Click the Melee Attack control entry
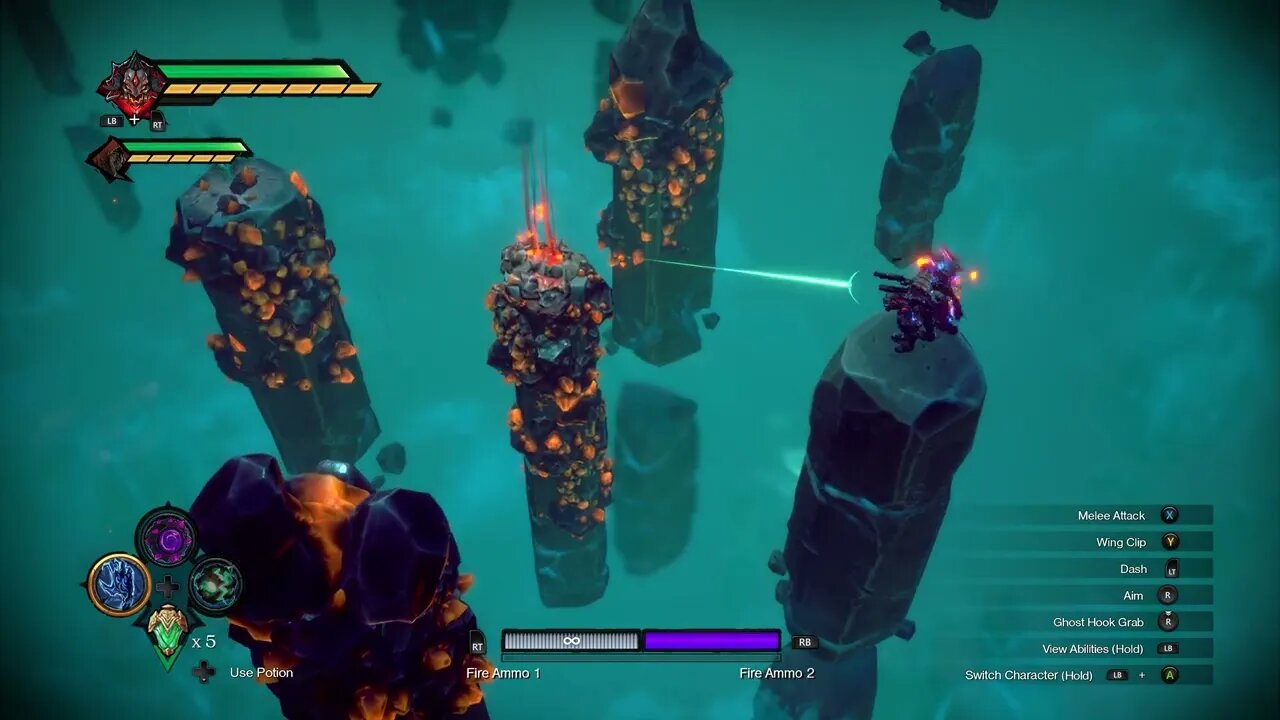 click(1111, 515)
